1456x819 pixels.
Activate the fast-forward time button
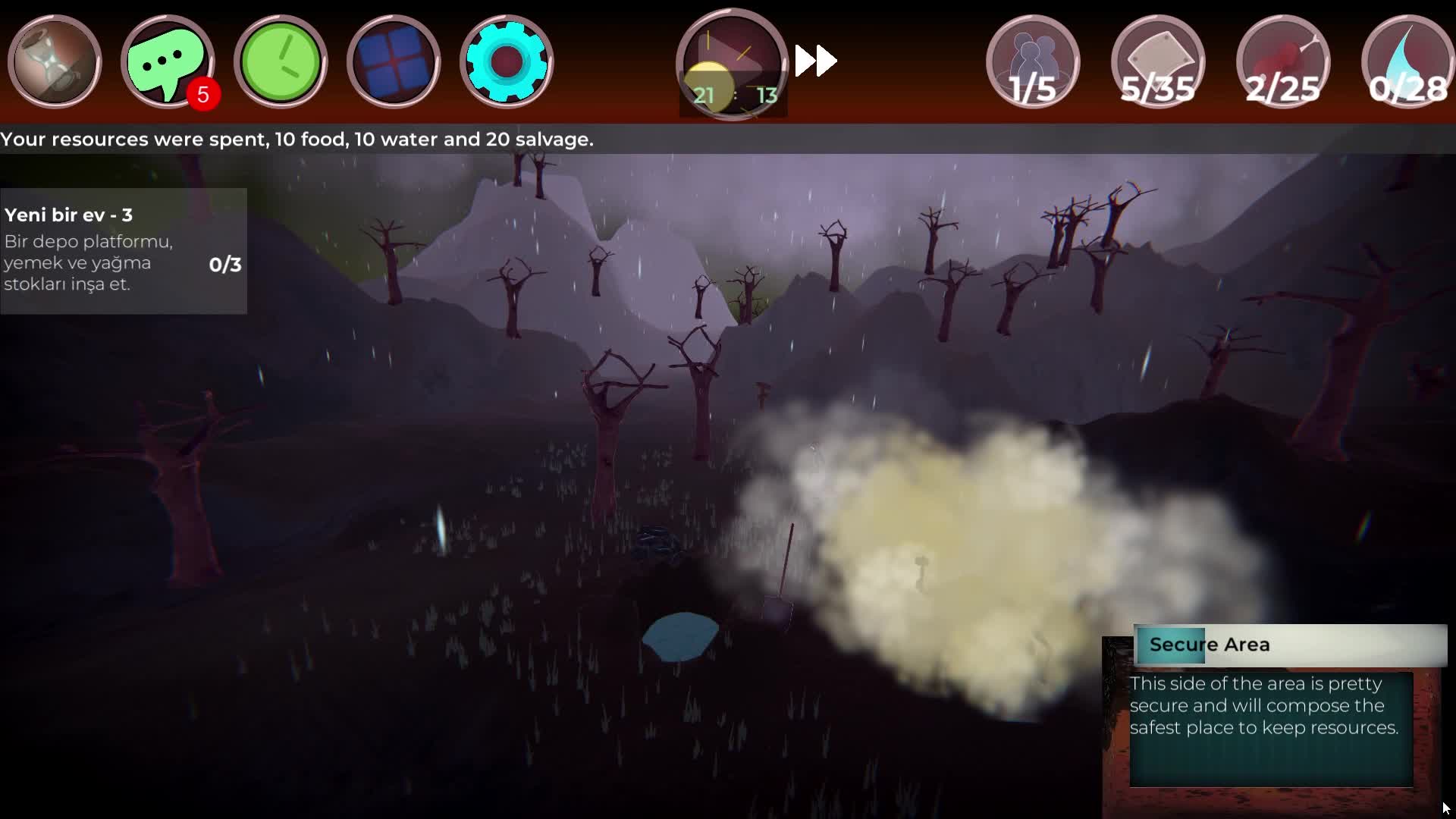tap(816, 61)
